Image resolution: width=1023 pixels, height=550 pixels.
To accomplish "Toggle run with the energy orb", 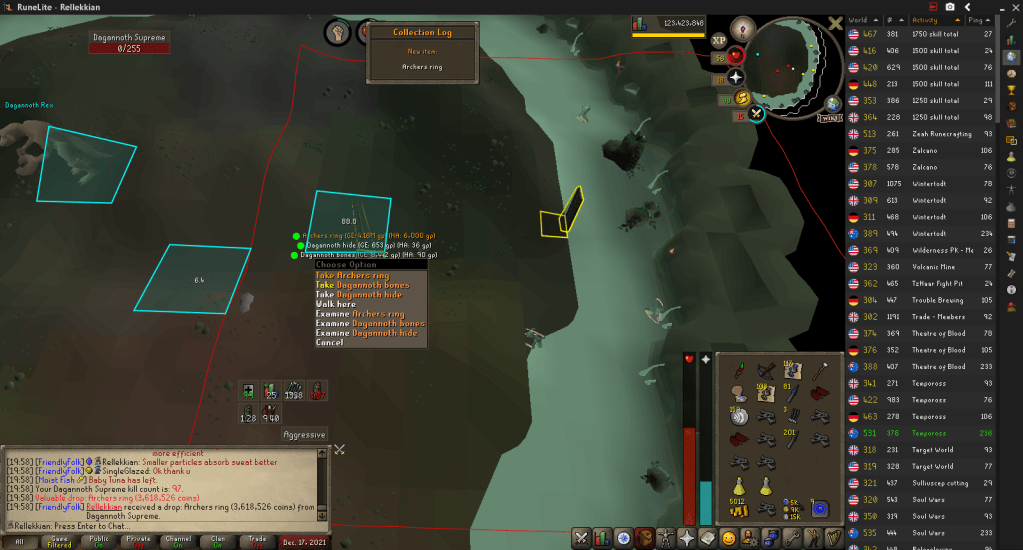I will point(741,97).
